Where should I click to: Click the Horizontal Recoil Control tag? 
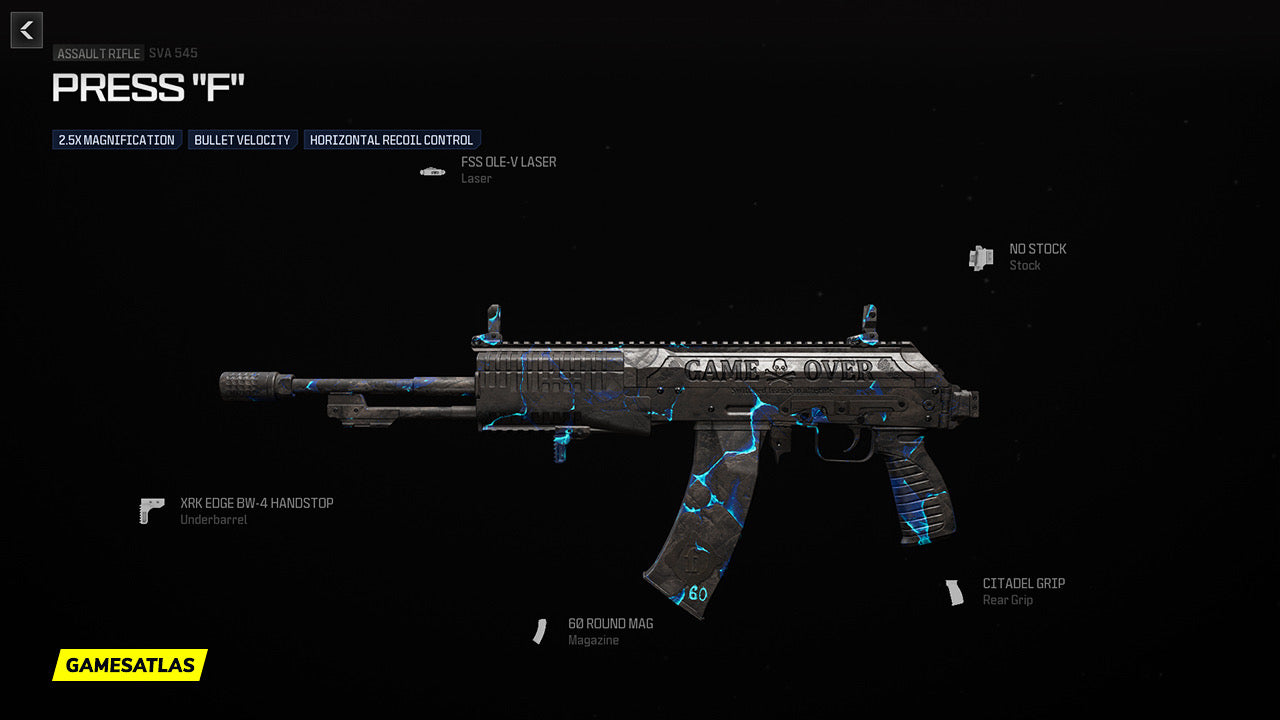point(391,140)
